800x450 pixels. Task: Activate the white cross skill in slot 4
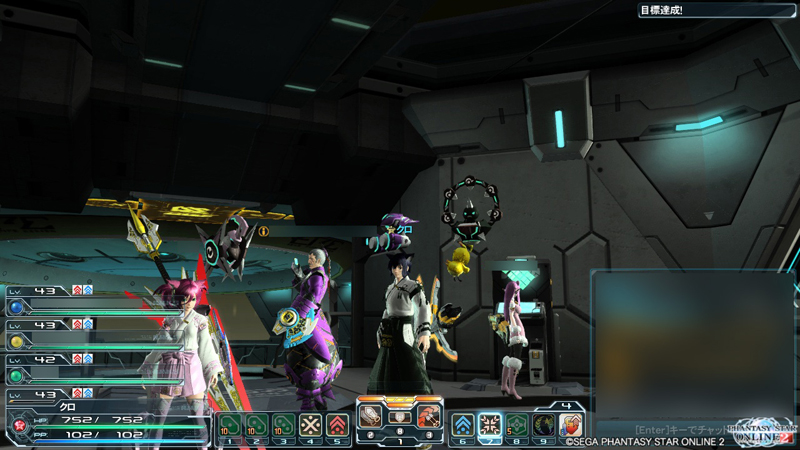click(310, 425)
